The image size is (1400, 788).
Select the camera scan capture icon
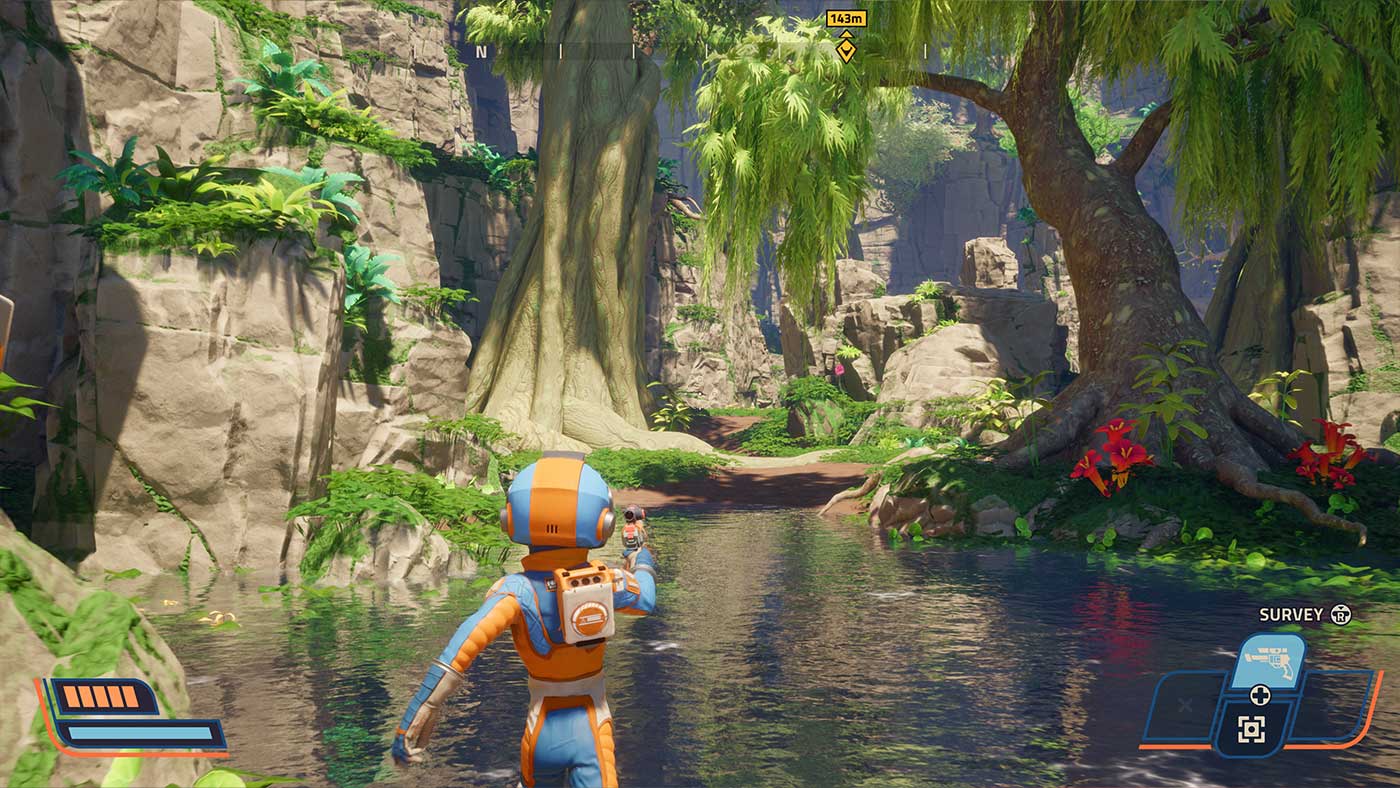tap(1251, 728)
